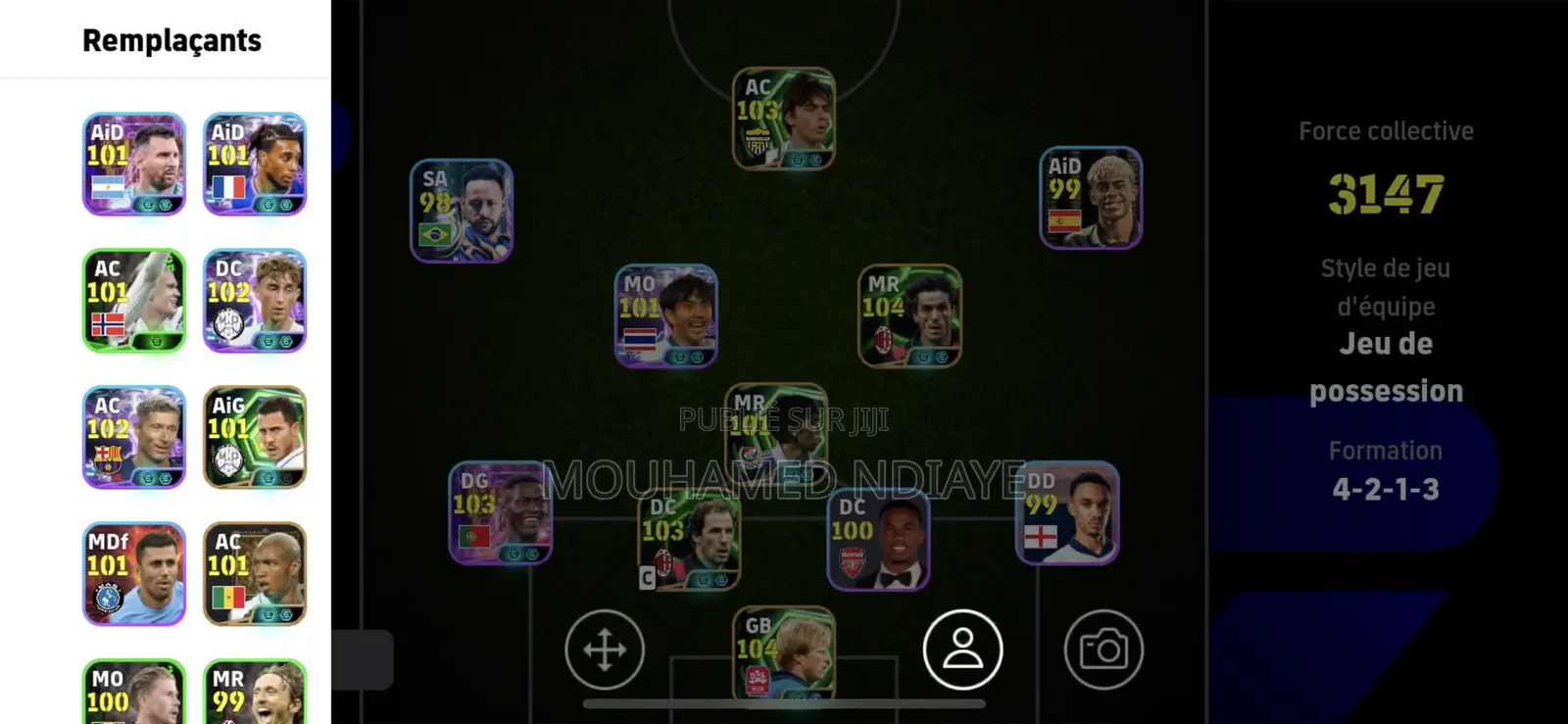Click the Remplaçants section header
1568x724 pixels.
(x=171, y=40)
